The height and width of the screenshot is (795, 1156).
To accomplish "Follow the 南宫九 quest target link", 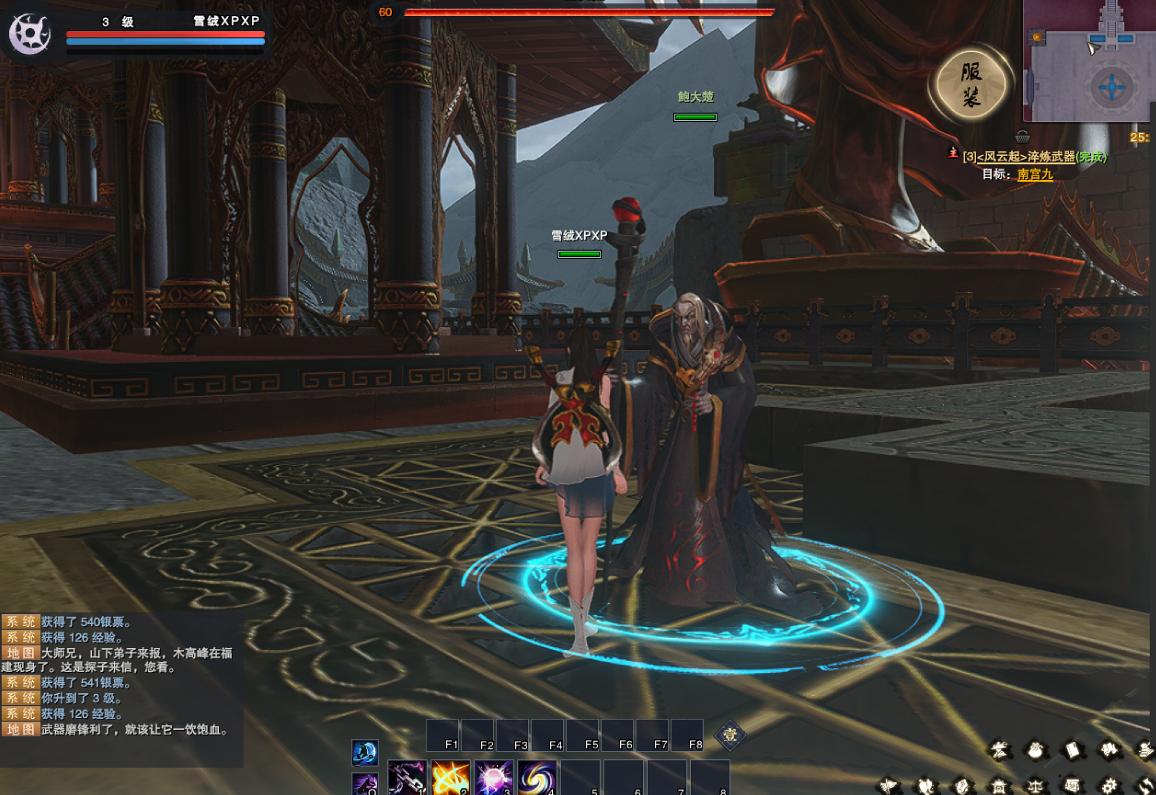I will [x=1034, y=174].
